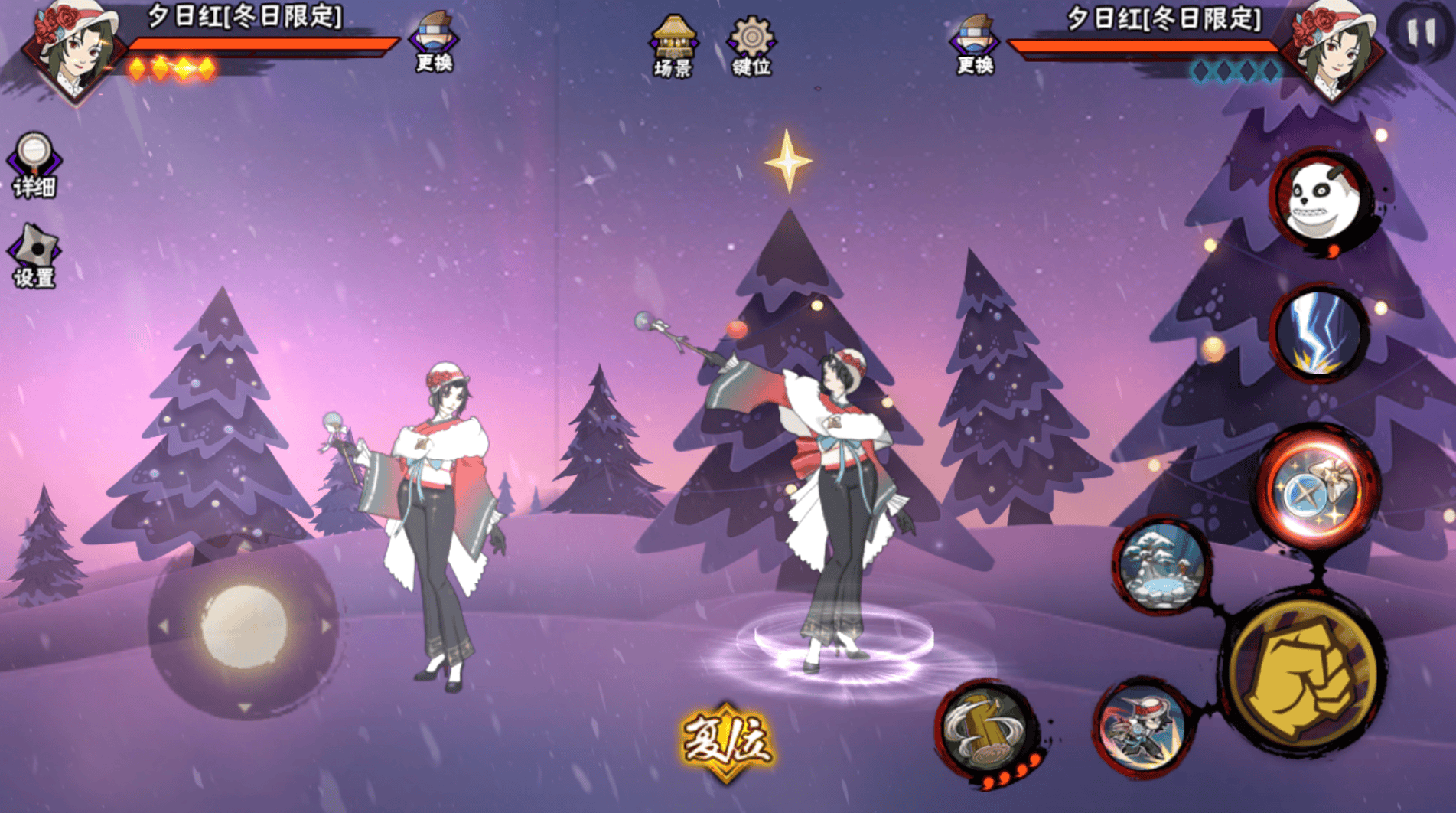Image resolution: width=1456 pixels, height=813 pixels.
Task: Use the lightning bolt secret scroll
Action: pyautogui.click(x=1319, y=334)
